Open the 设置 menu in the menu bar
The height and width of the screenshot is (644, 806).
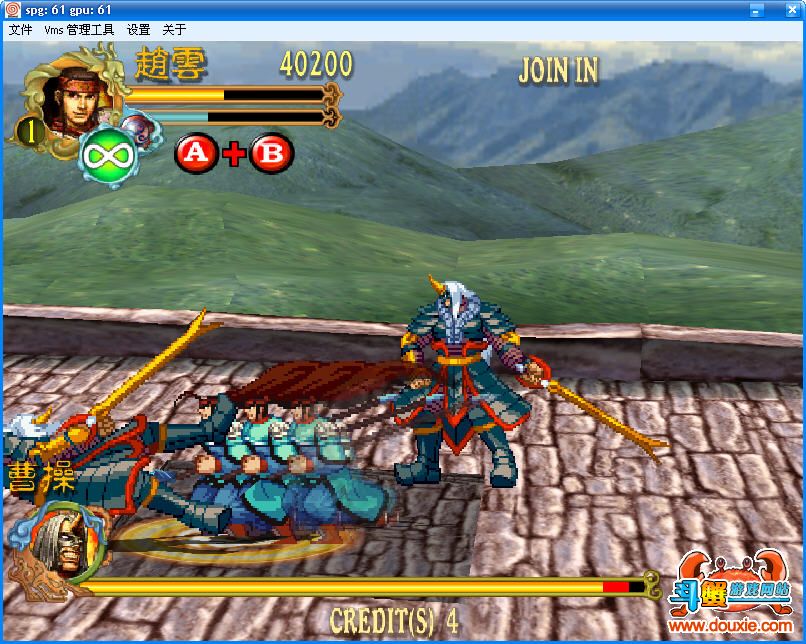138,30
